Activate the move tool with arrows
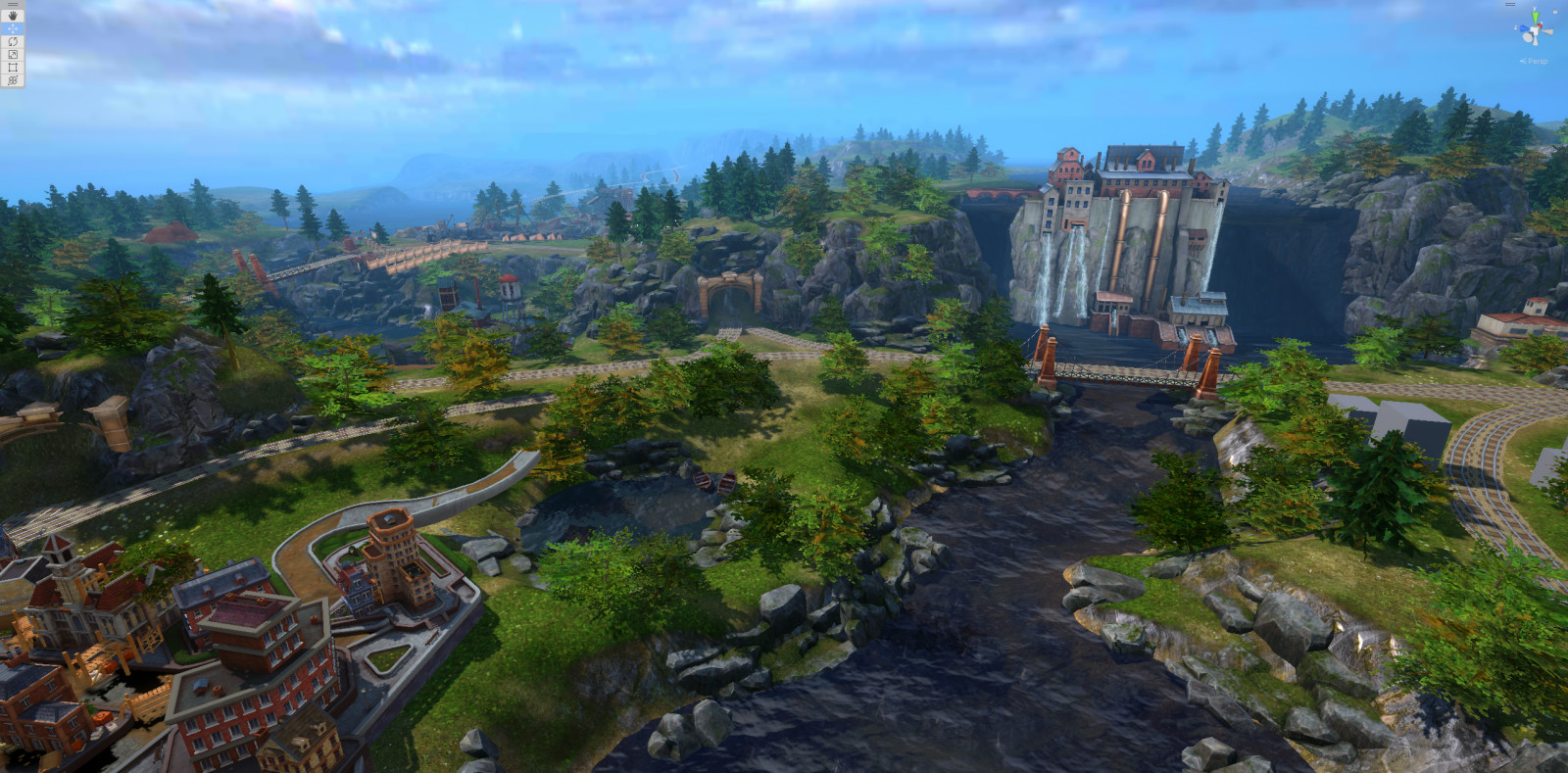The height and width of the screenshot is (773, 1568). pos(13,28)
